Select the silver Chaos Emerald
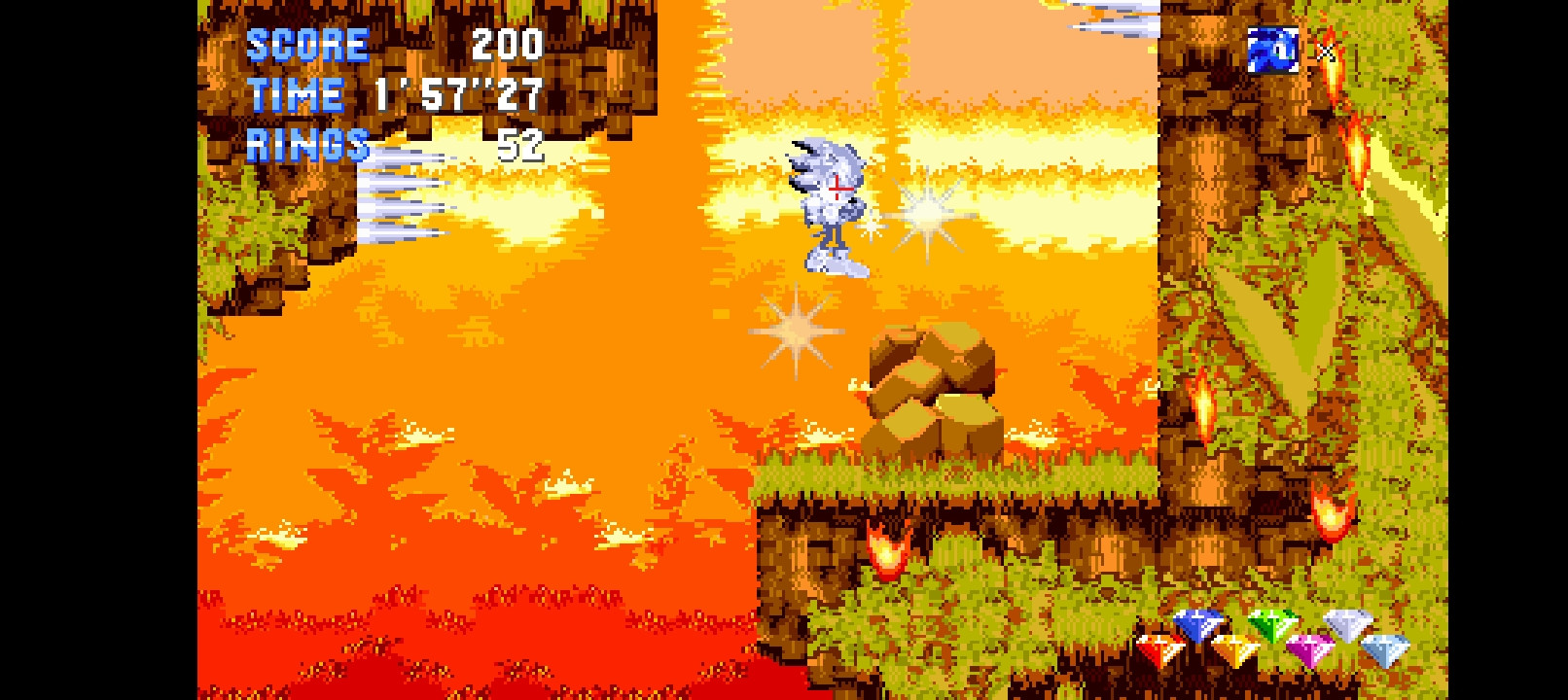This screenshot has height=700, width=1568. pos(1347,623)
